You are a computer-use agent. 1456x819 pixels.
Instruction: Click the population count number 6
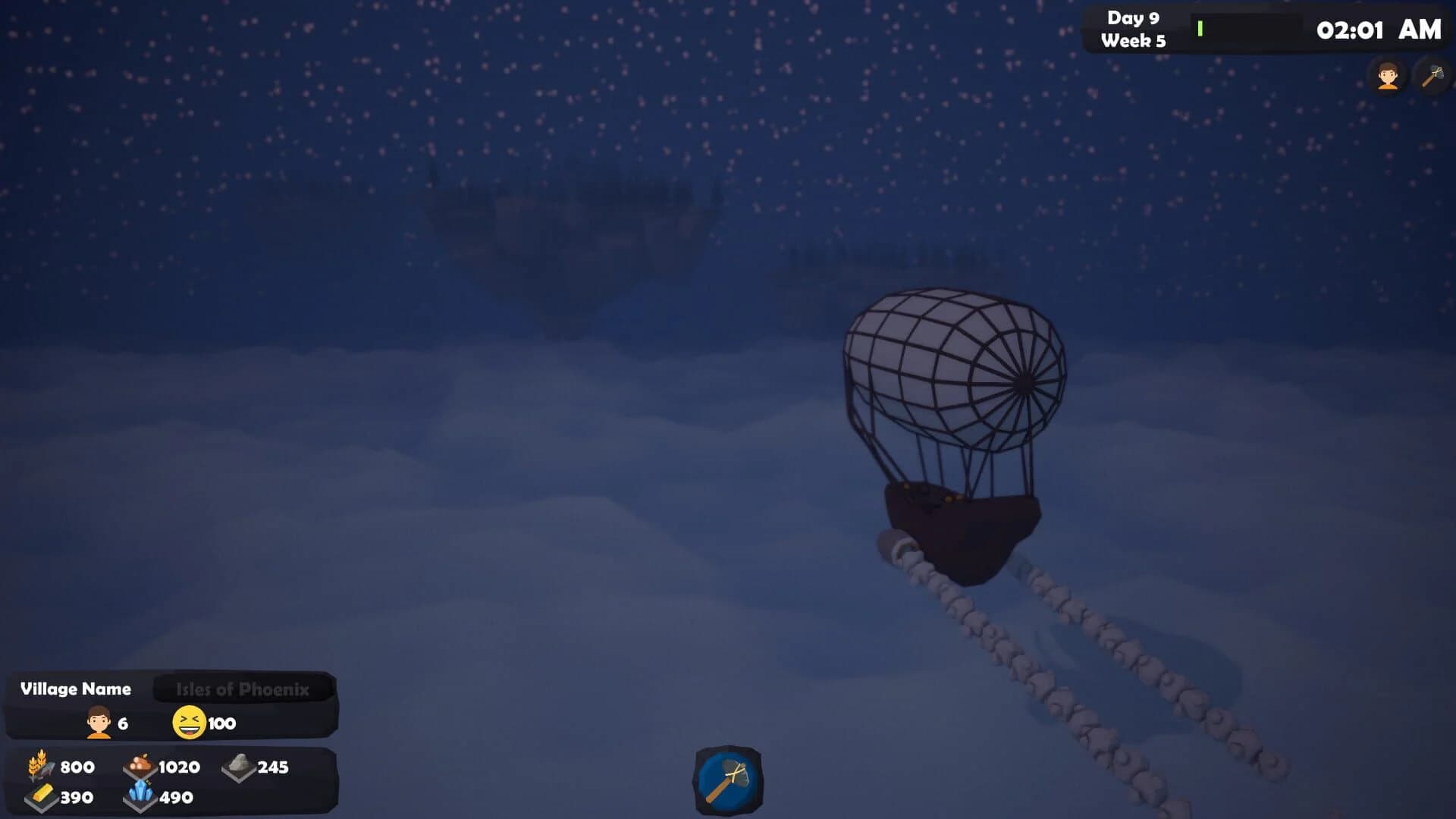(x=122, y=723)
